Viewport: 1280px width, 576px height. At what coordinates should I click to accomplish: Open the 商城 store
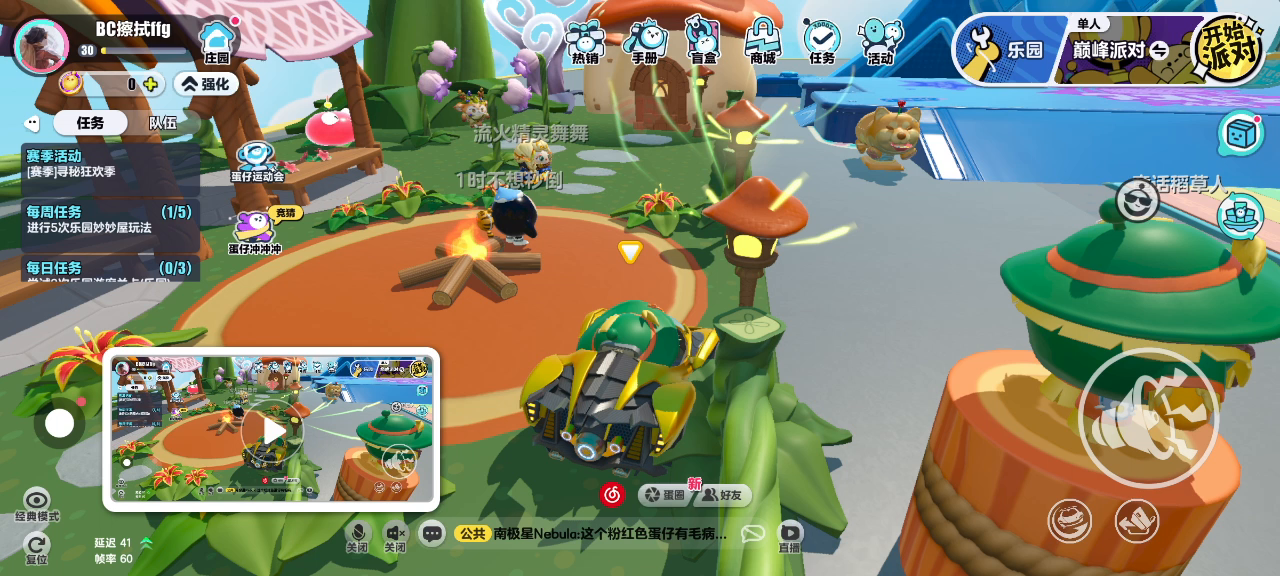pos(762,42)
